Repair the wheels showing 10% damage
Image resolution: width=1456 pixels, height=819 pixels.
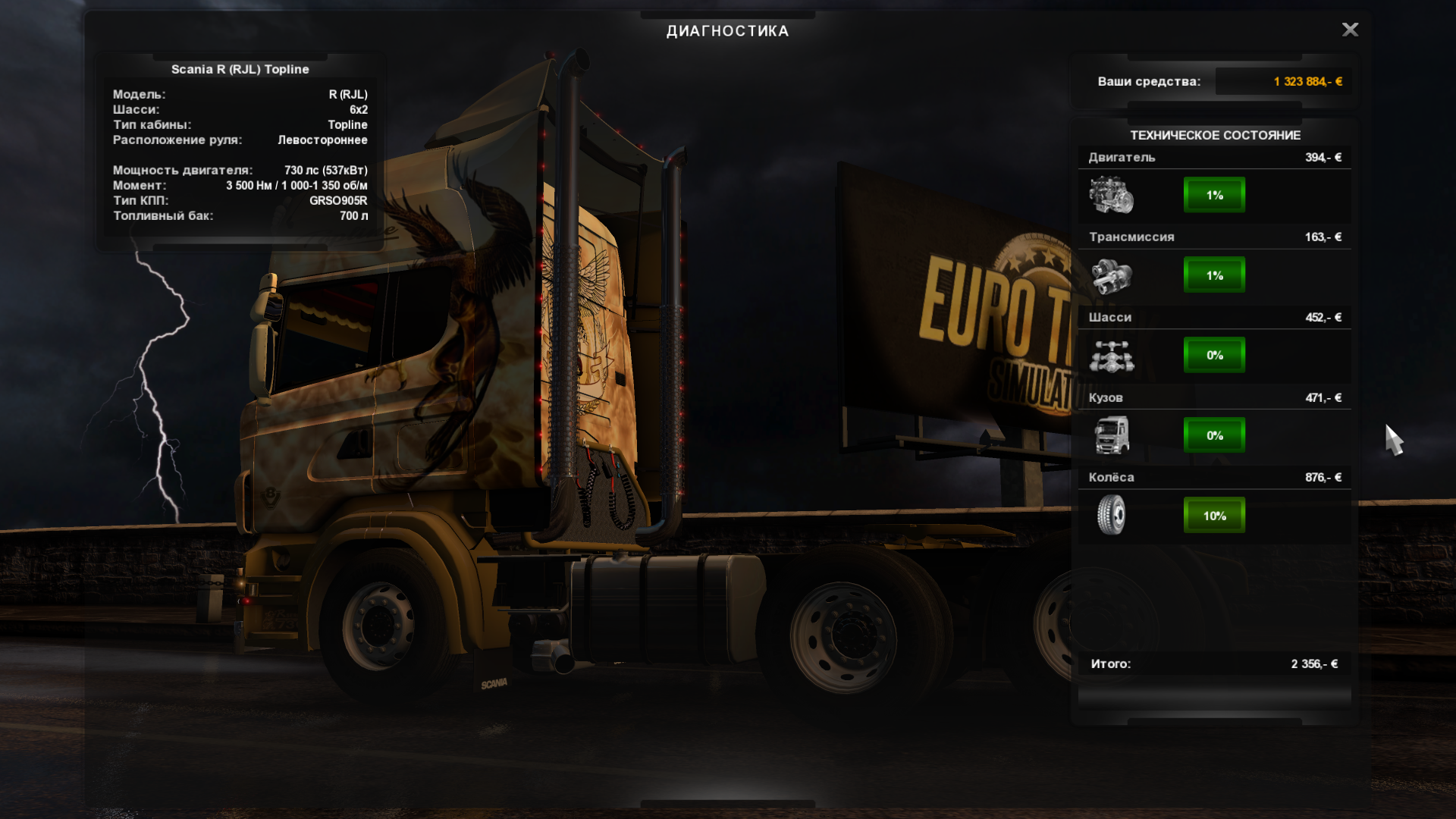1214,516
